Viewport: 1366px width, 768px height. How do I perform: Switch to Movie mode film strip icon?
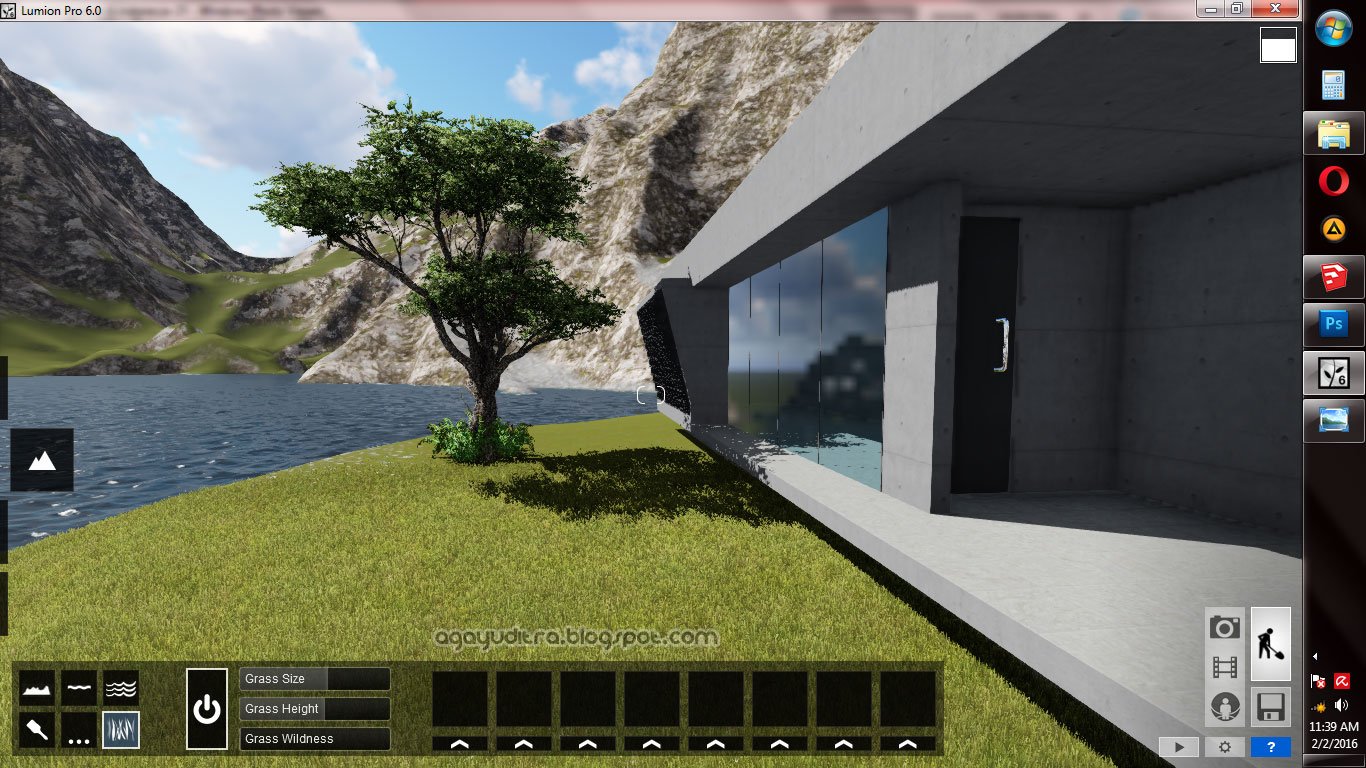click(x=1225, y=666)
